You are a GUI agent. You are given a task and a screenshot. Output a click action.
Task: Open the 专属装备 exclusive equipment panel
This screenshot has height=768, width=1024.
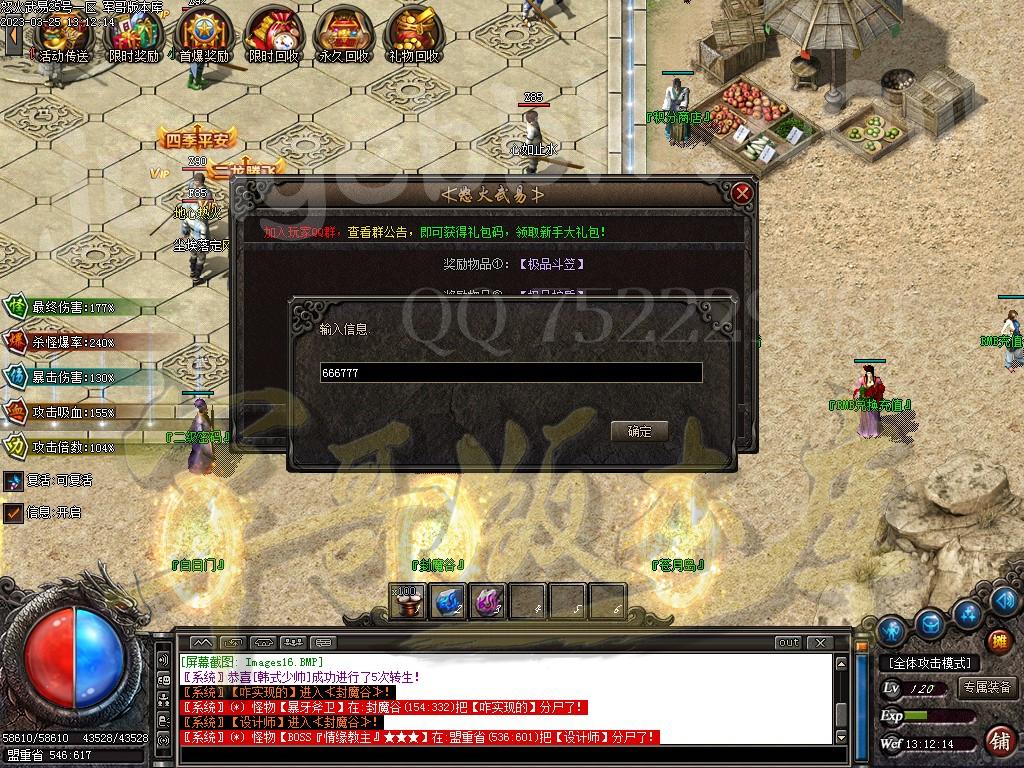tap(988, 688)
